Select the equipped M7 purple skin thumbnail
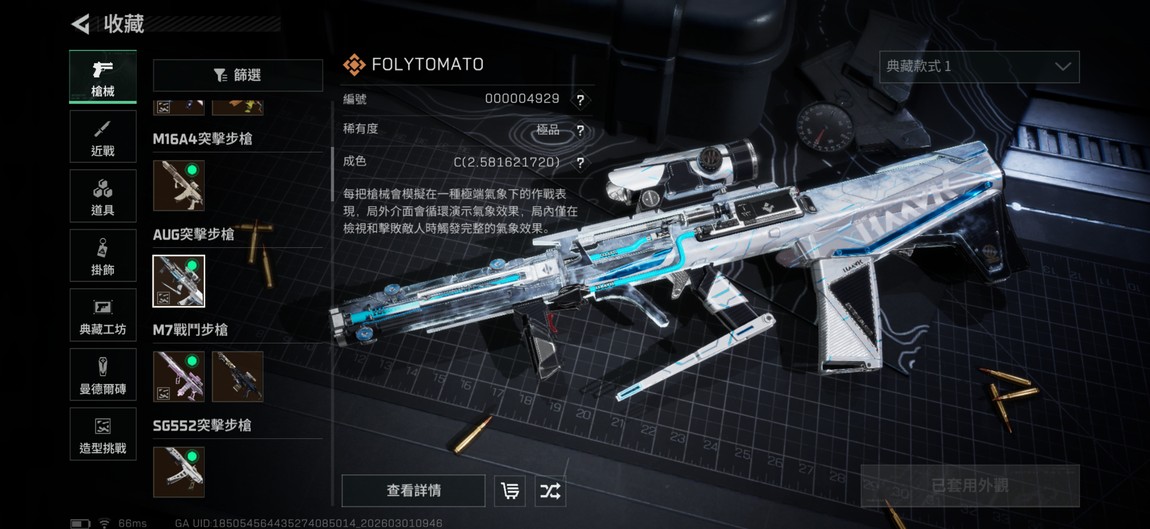This screenshot has width=1150, height=529. [179, 376]
